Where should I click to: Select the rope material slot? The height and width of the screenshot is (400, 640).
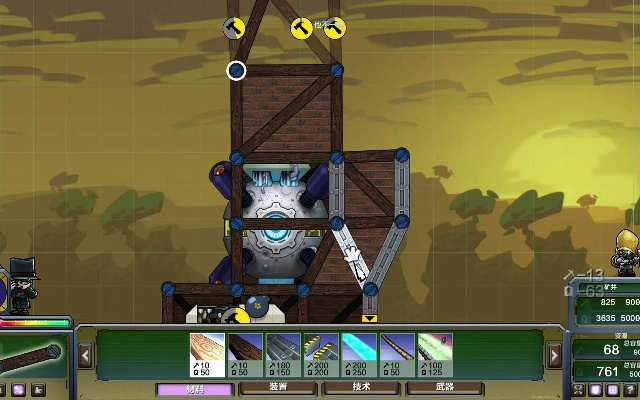[x=398, y=354]
